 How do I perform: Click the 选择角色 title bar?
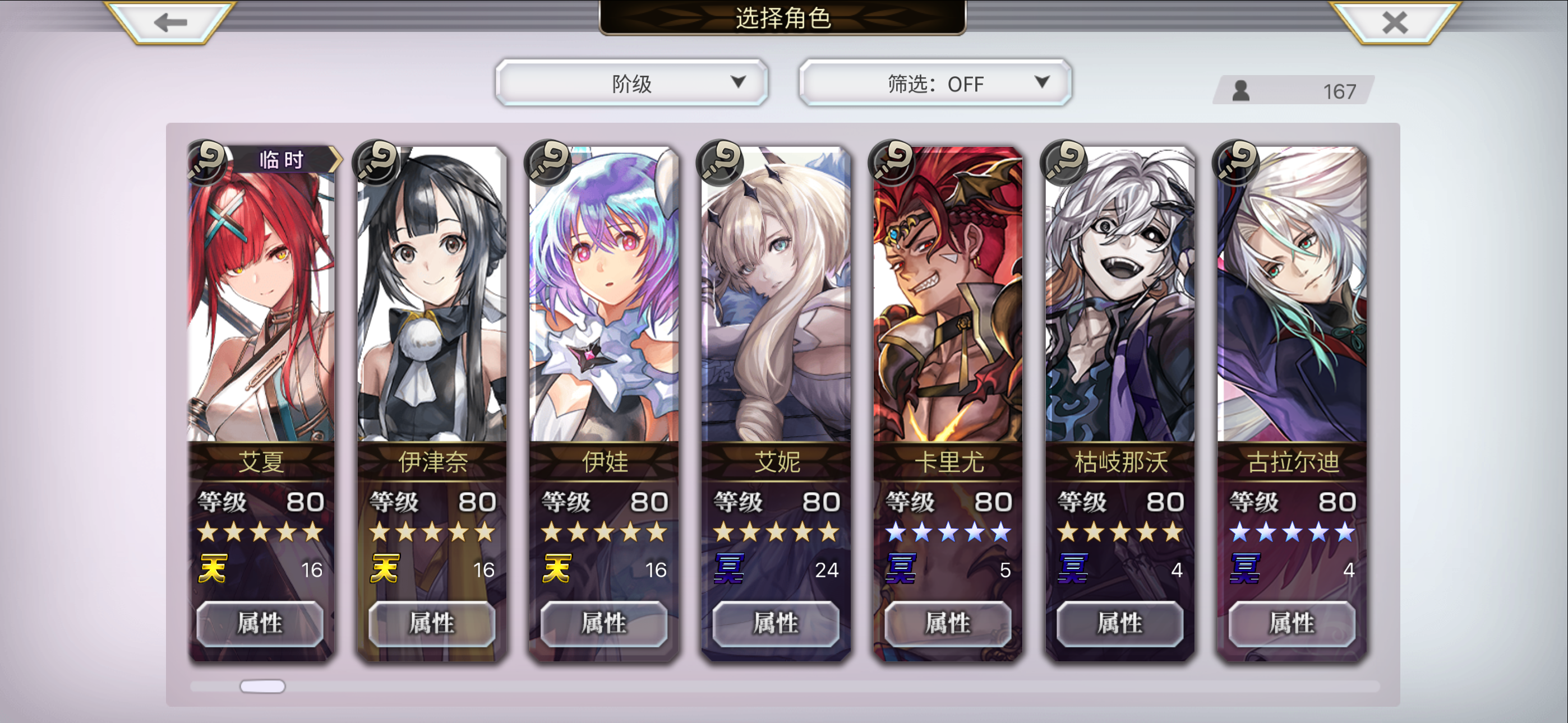pos(784,17)
